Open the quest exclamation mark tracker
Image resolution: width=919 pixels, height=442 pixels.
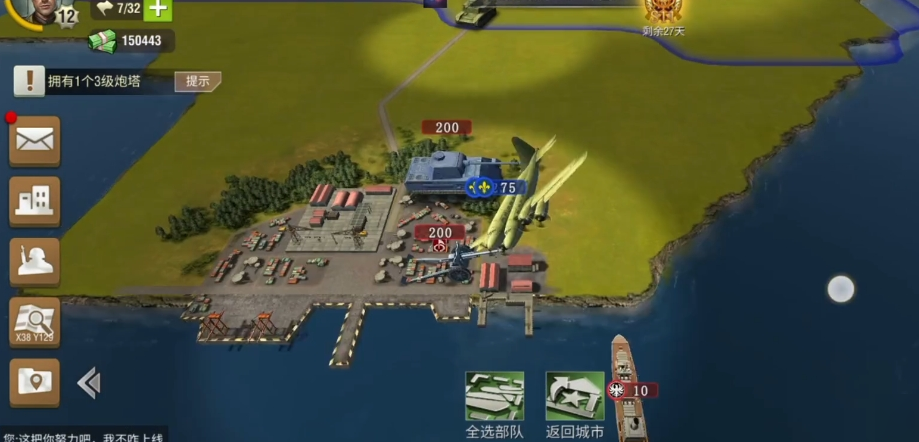coord(30,81)
